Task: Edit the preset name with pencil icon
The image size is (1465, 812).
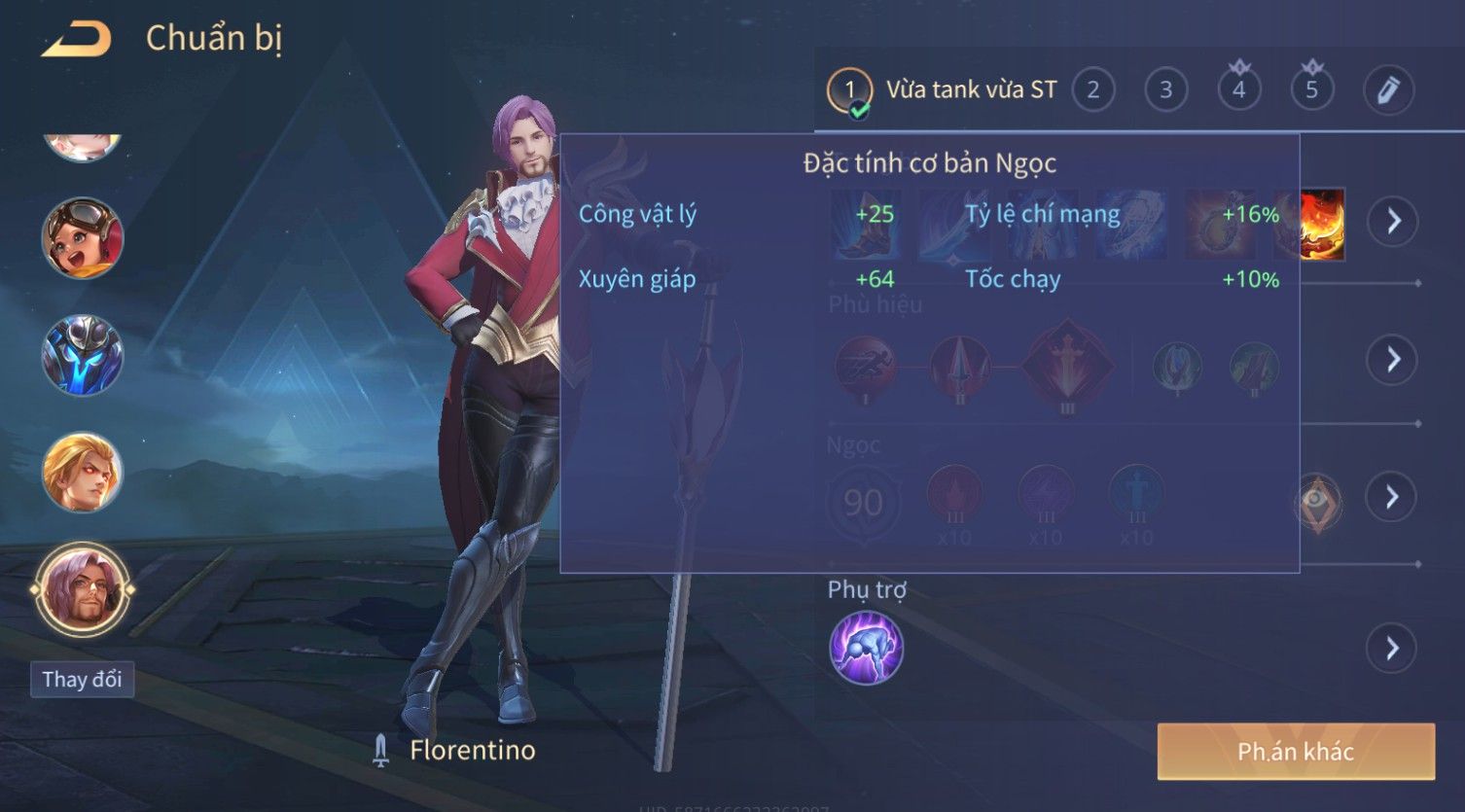Action: [x=1388, y=90]
